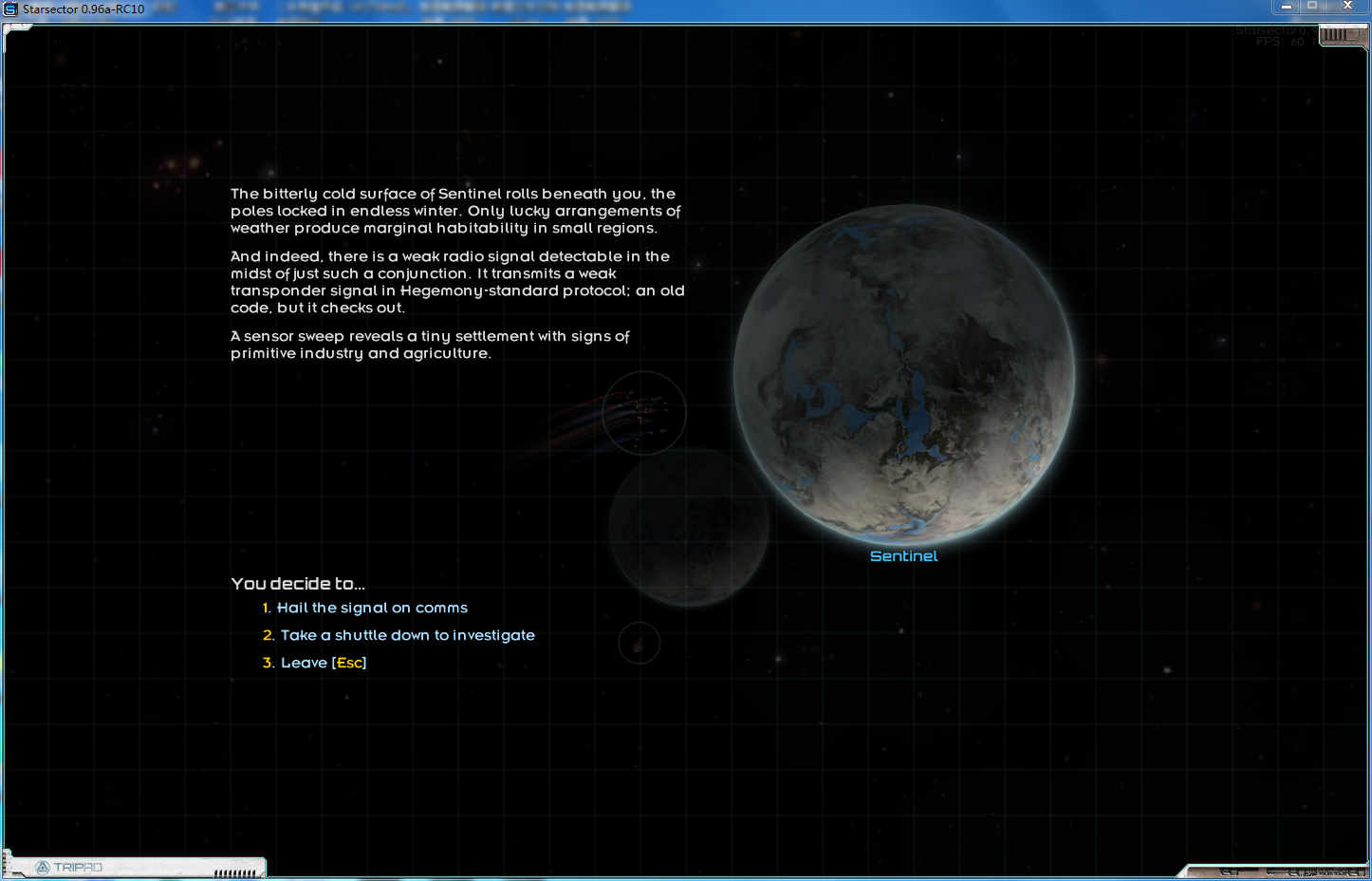
Task: Close the Starsector window
Action: tap(1347, 7)
